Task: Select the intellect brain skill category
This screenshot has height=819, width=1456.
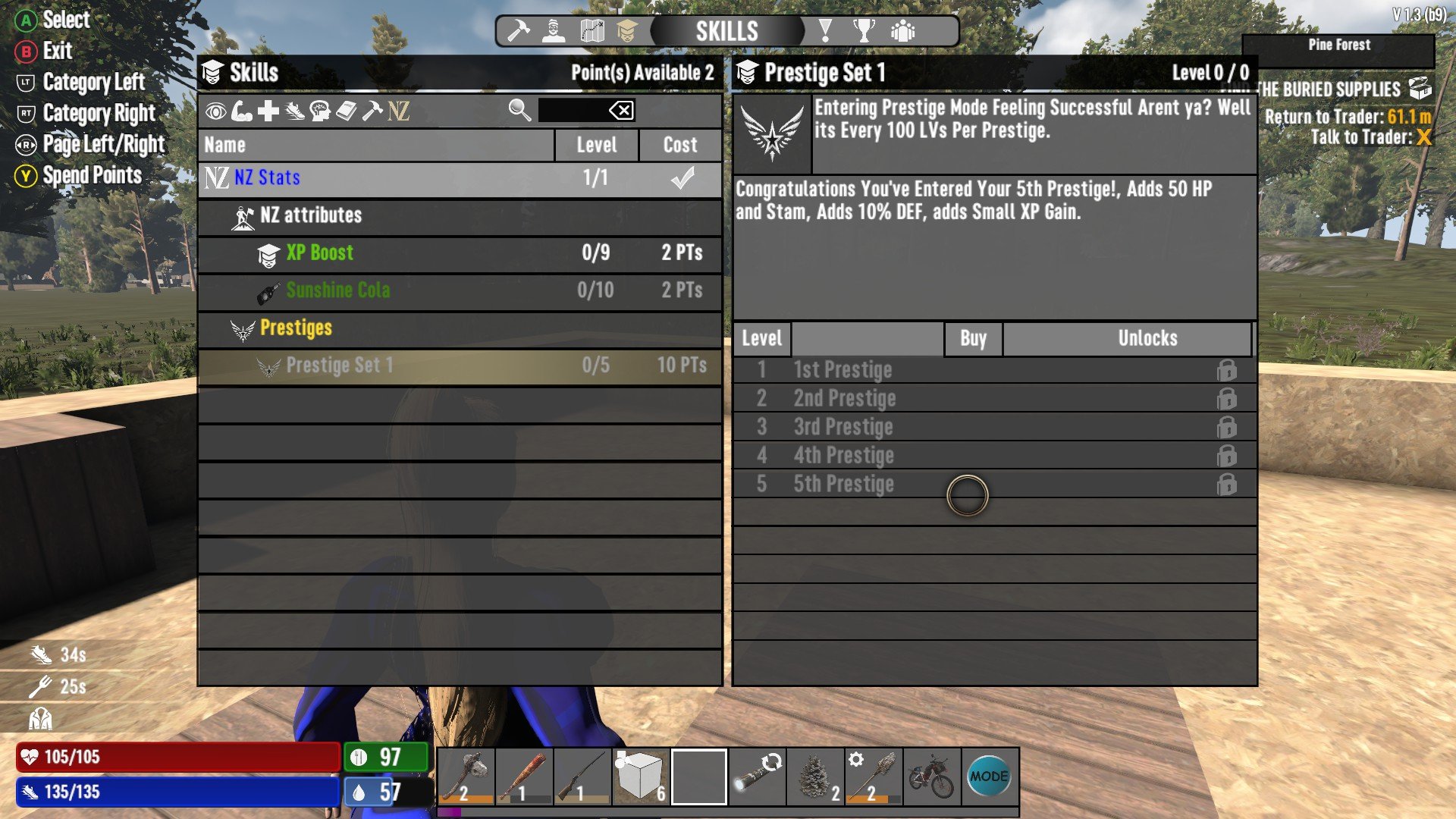Action: (320, 112)
